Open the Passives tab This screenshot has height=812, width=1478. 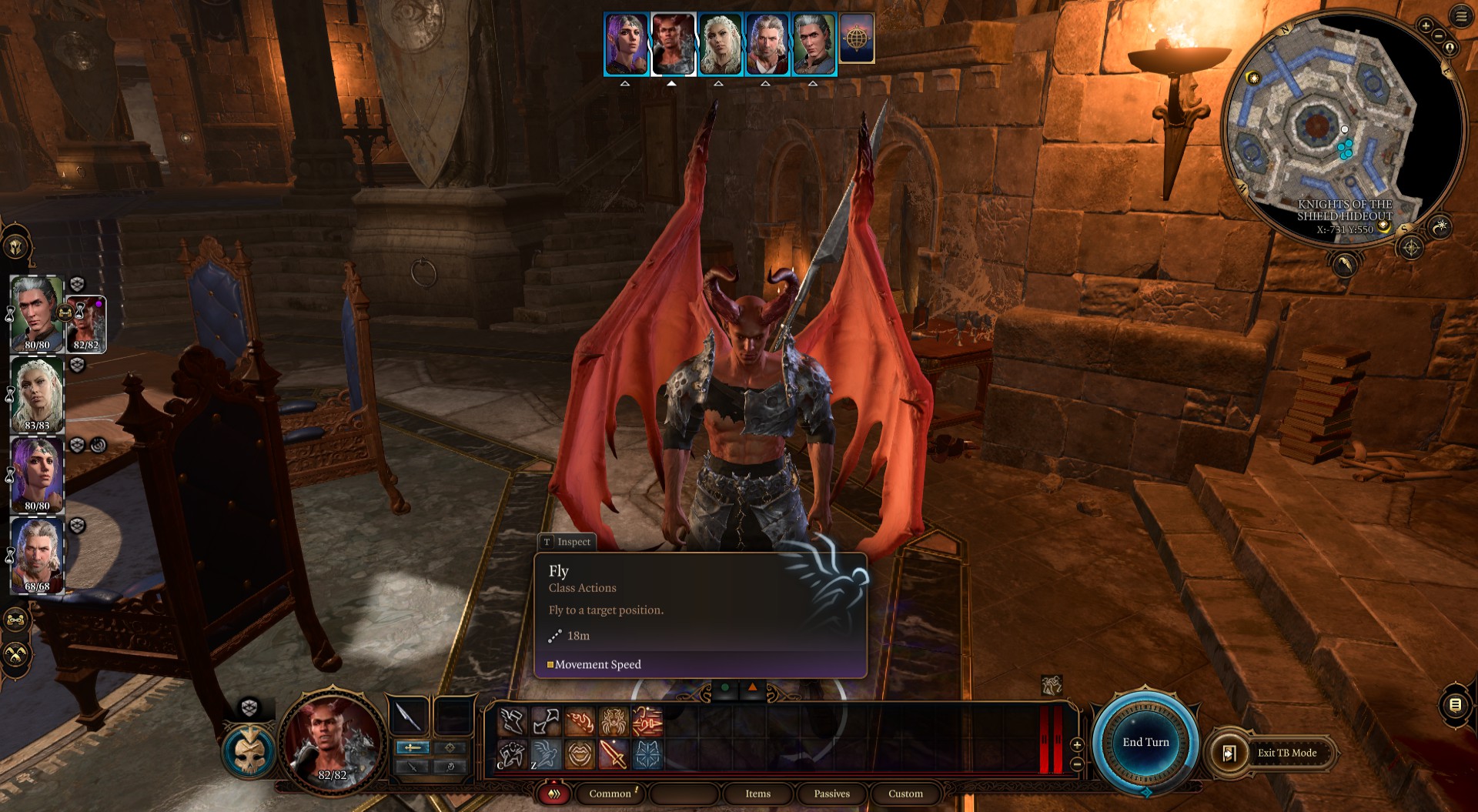pyautogui.click(x=831, y=794)
